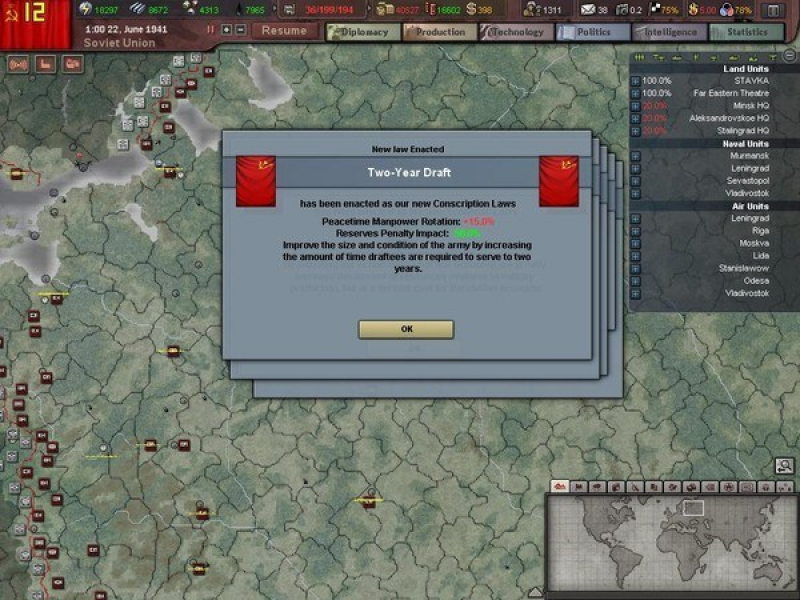Go to the Intelligence tab
This screenshot has width=800, height=600.
[x=670, y=32]
